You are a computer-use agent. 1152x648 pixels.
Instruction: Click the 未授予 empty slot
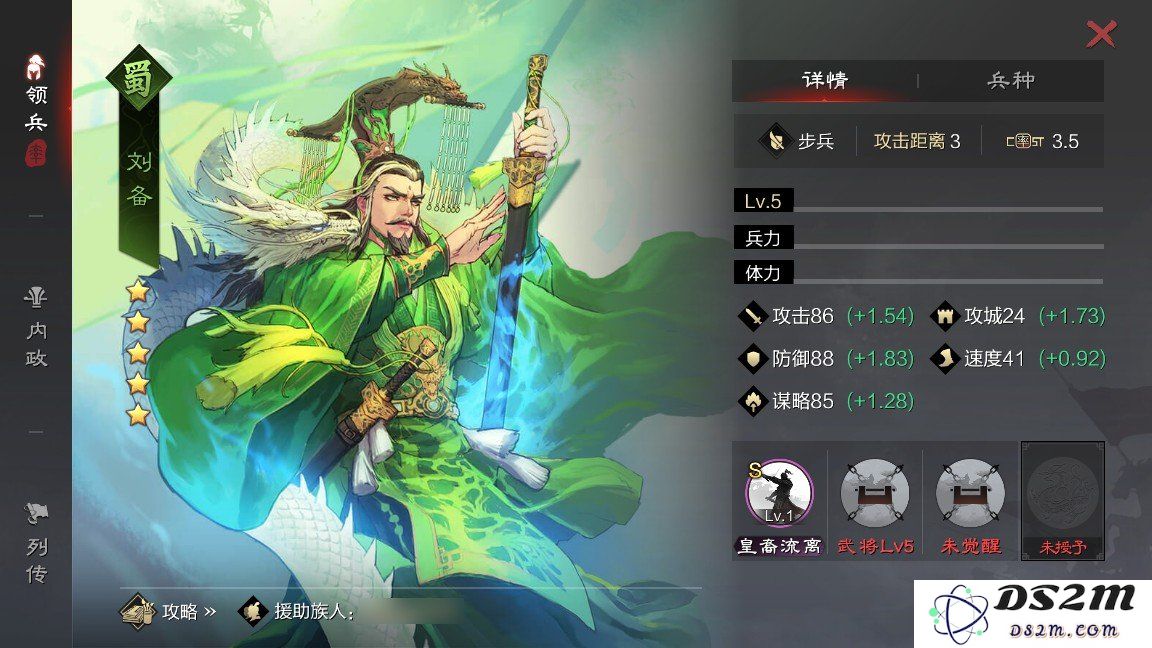pyautogui.click(x=1063, y=497)
